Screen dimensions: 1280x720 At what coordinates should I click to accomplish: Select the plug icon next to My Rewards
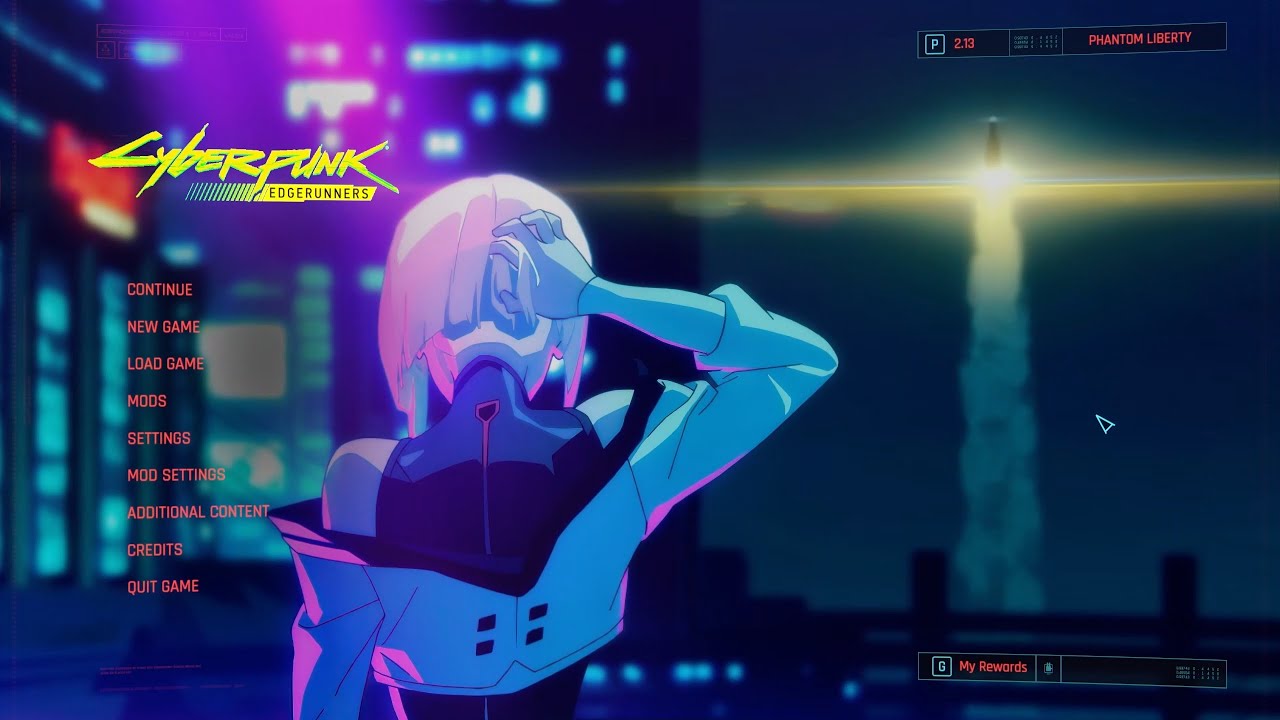point(1048,668)
